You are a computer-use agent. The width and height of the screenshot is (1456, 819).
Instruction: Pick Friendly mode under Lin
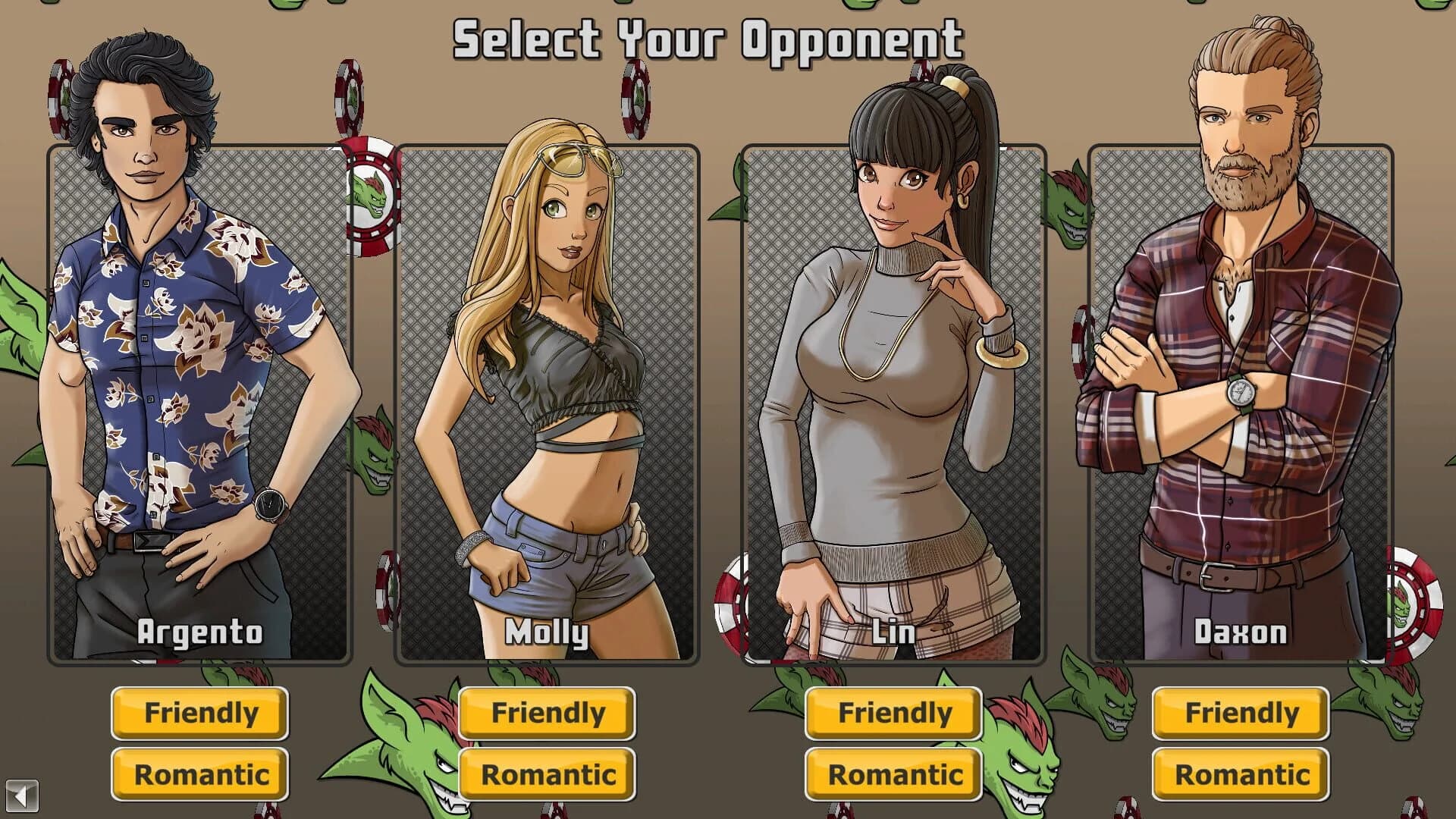tap(893, 714)
